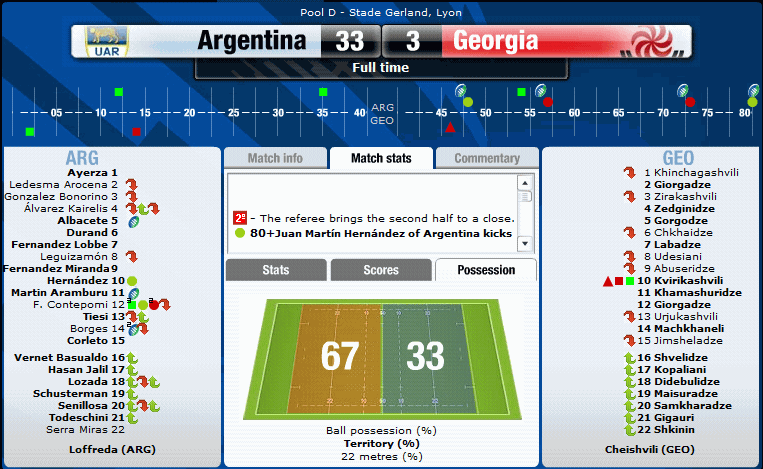Select the Match stats tab
The width and height of the screenshot is (763, 469).
tap(380, 158)
